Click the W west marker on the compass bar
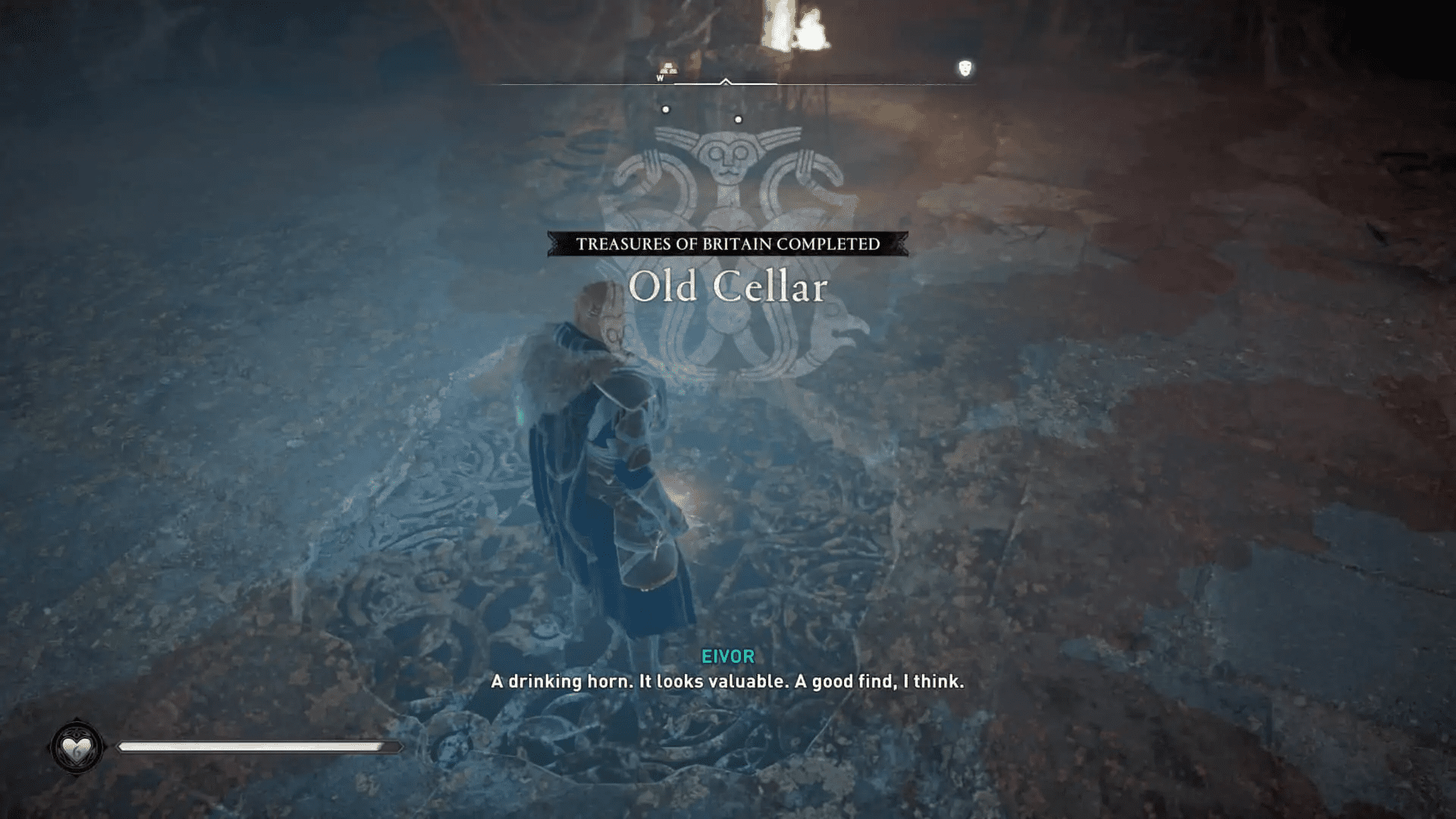 [x=659, y=78]
